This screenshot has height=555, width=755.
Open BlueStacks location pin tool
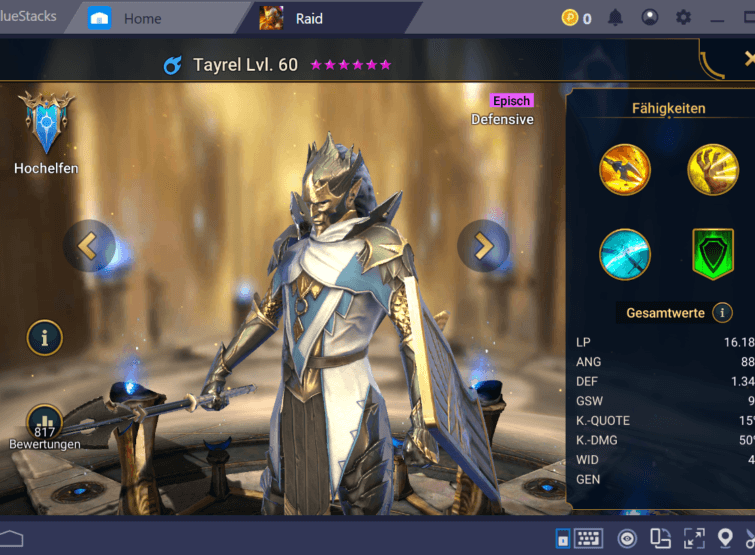tap(726, 539)
